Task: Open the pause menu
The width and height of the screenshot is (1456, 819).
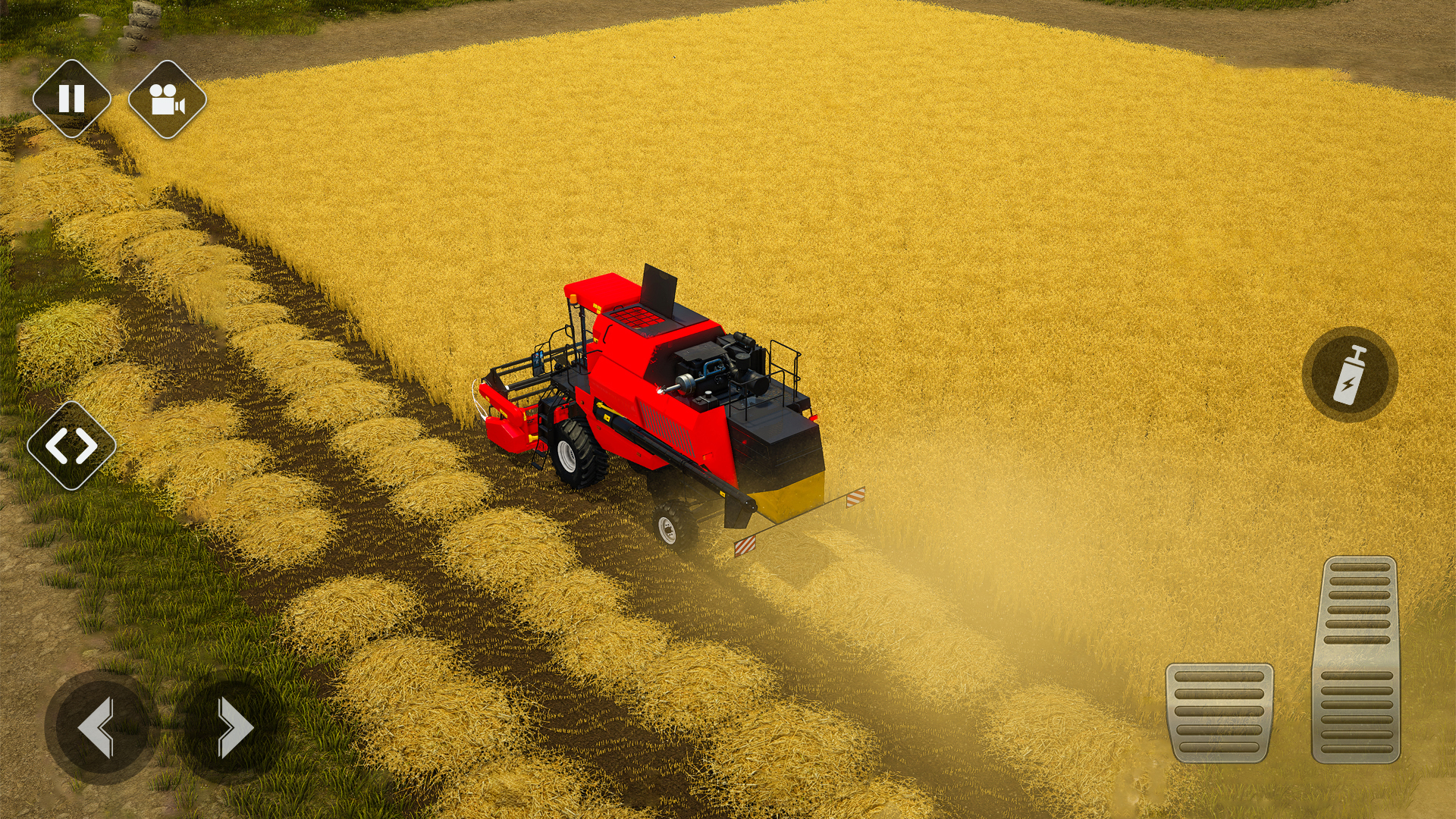Action: (72, 97)
